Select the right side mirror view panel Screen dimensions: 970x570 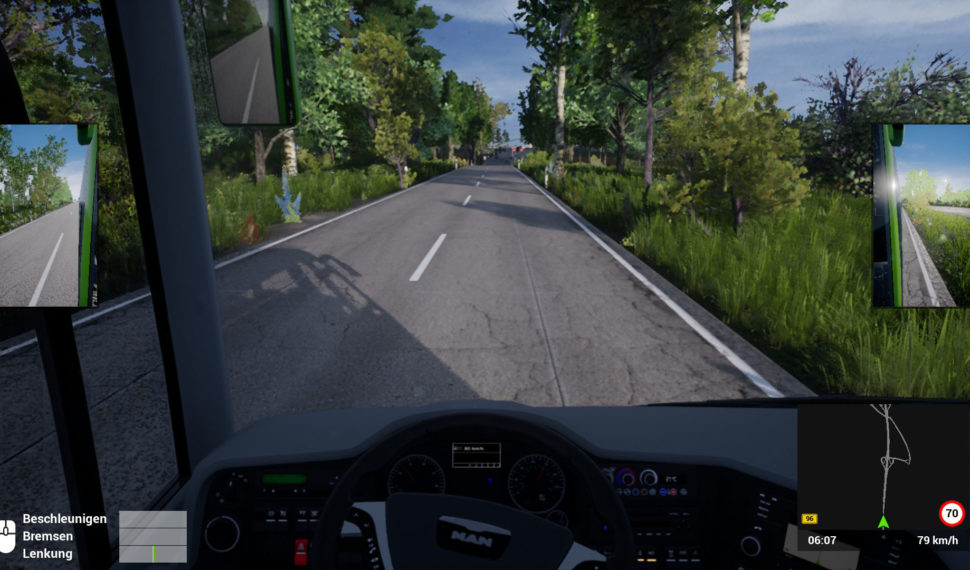click(921, 215)
